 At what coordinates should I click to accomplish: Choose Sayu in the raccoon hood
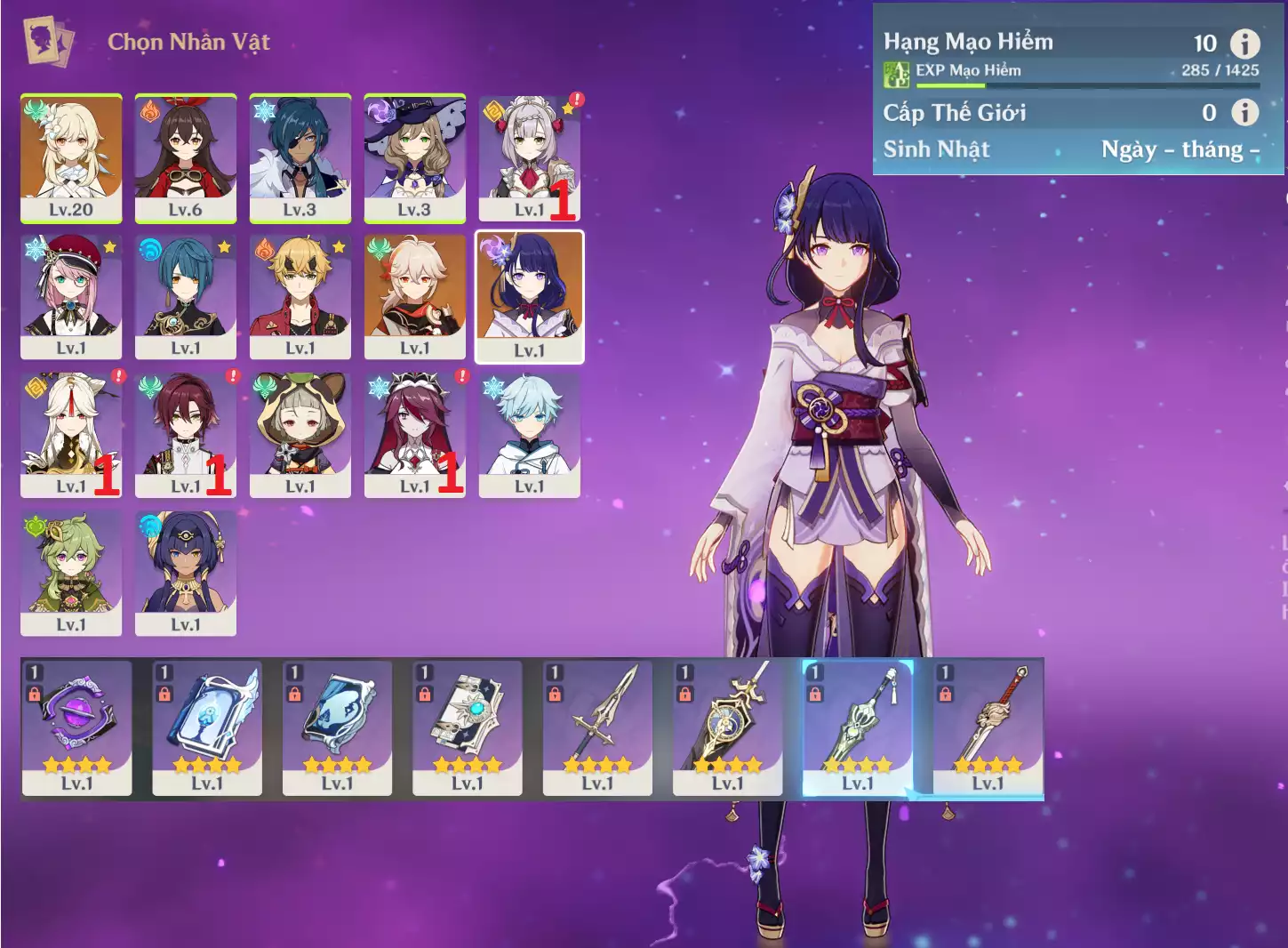300,434
